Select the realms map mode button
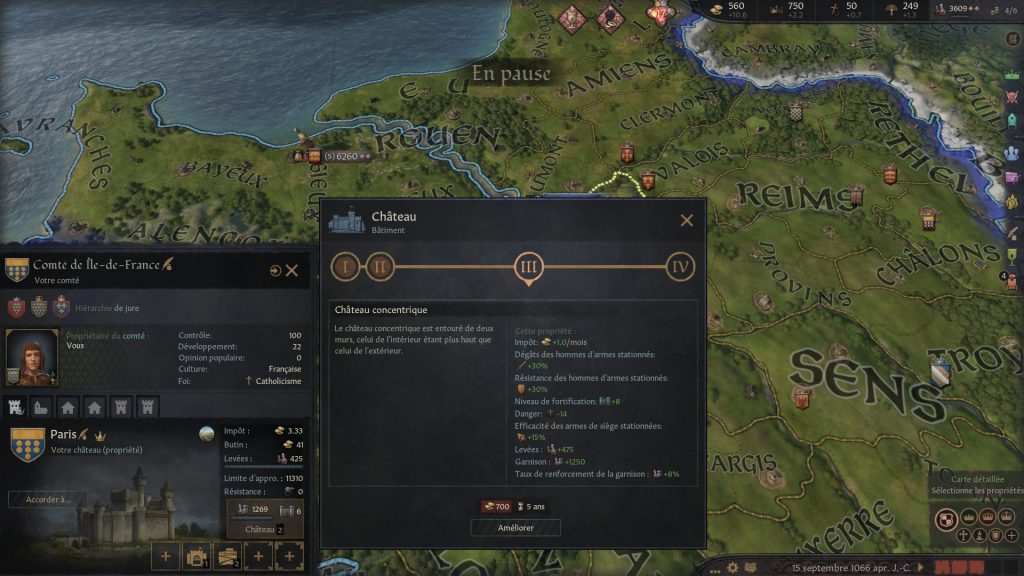 click(944, 519)
